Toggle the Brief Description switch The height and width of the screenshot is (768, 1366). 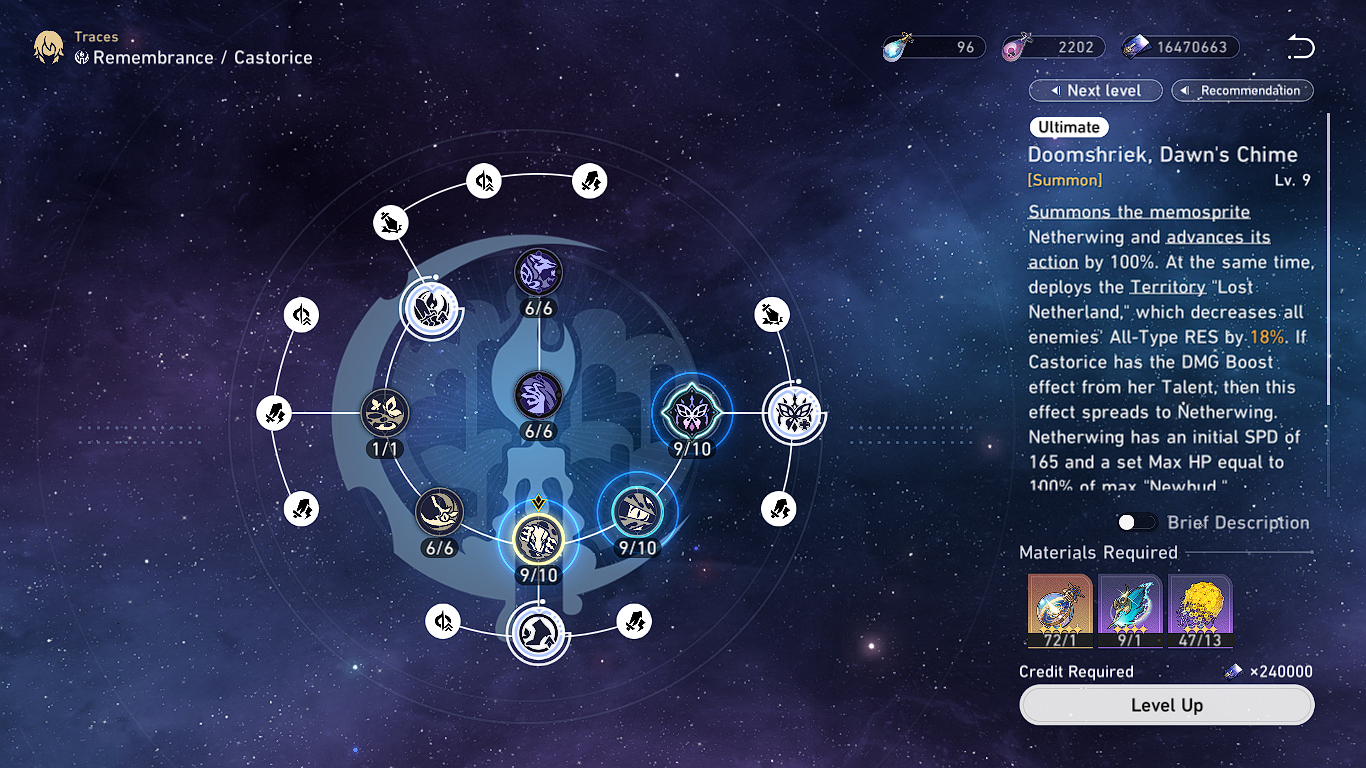[x=1137, y=522]
